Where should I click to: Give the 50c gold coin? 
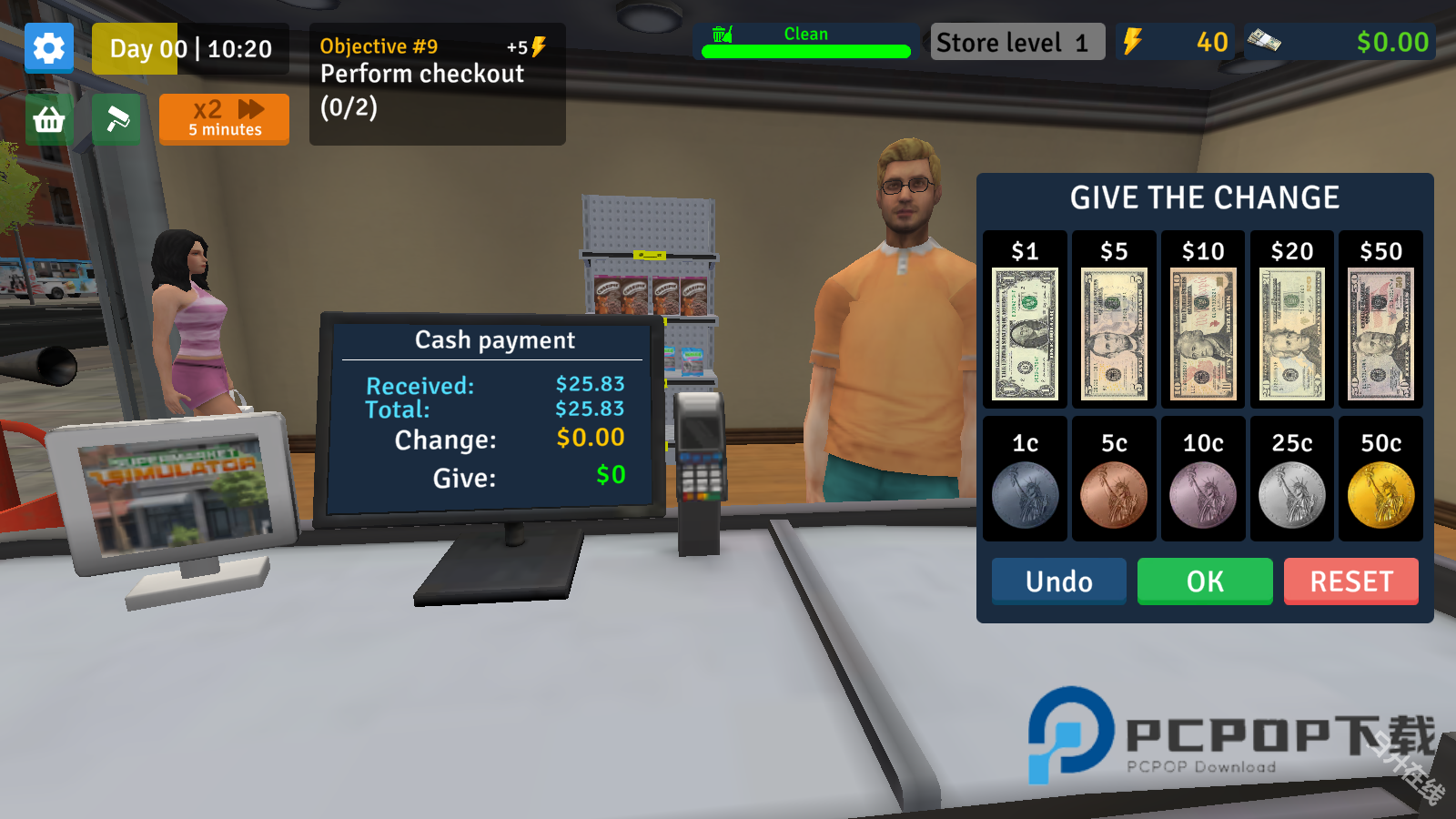point(1380,494)
